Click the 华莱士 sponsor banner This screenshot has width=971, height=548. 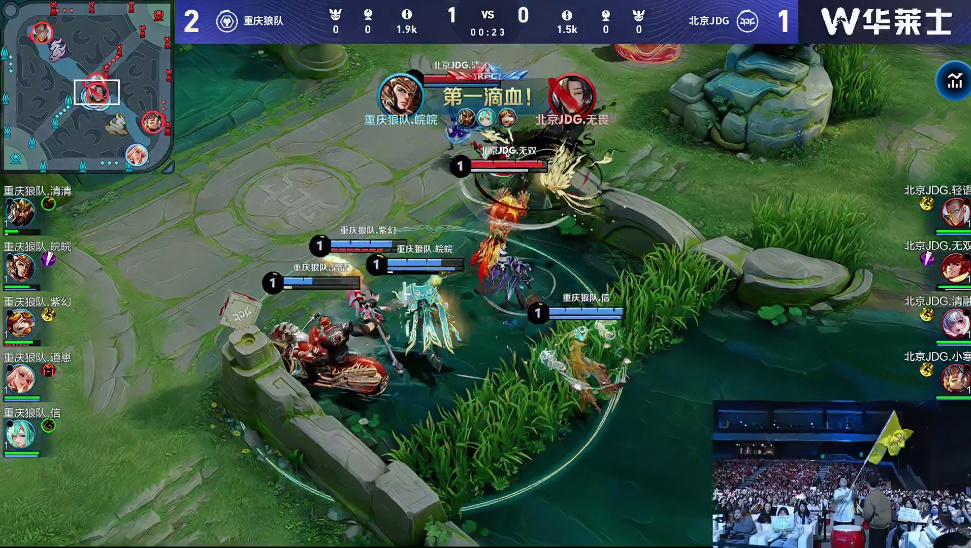(x=885, y=21)
